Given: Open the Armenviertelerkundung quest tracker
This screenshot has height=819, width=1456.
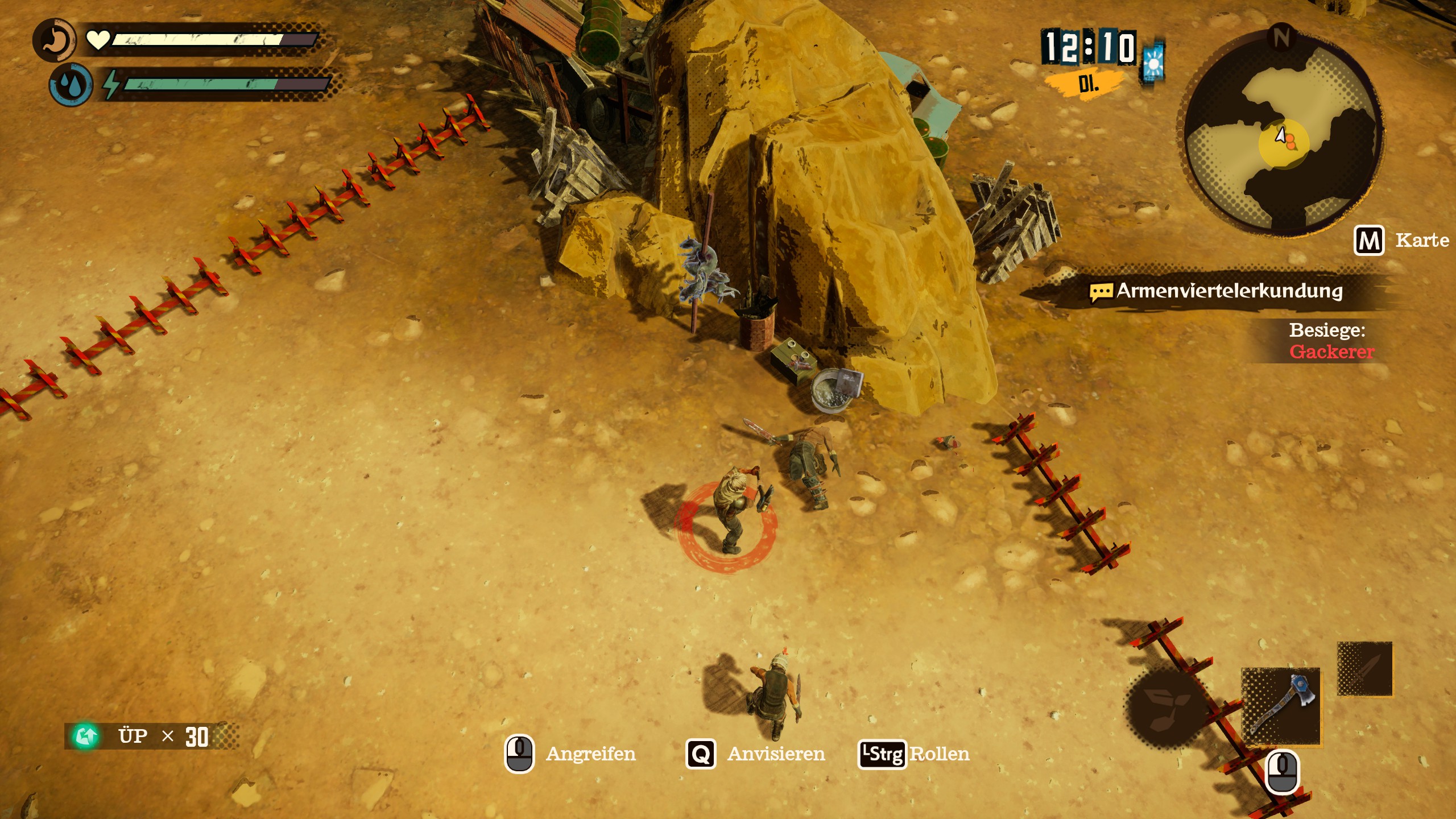Looking at the screenshot, I should tap(1228, 291).
